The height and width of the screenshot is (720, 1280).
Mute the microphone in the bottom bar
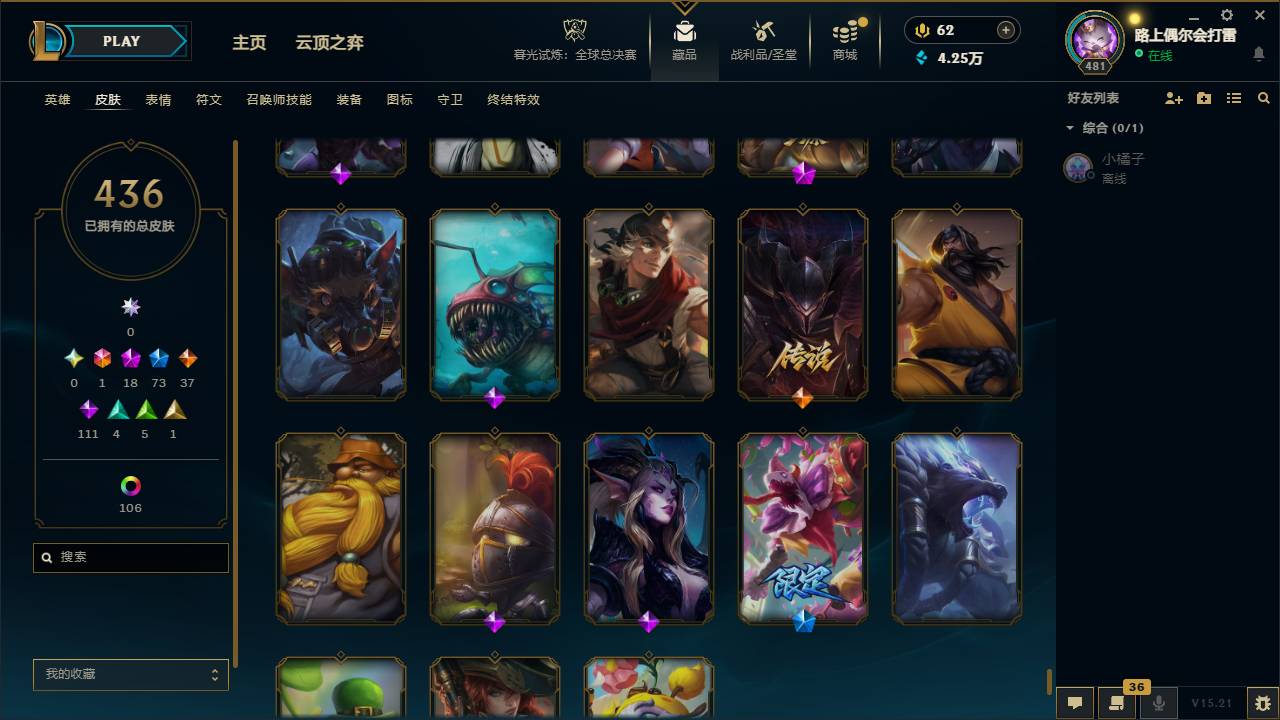coord(1159,703)
